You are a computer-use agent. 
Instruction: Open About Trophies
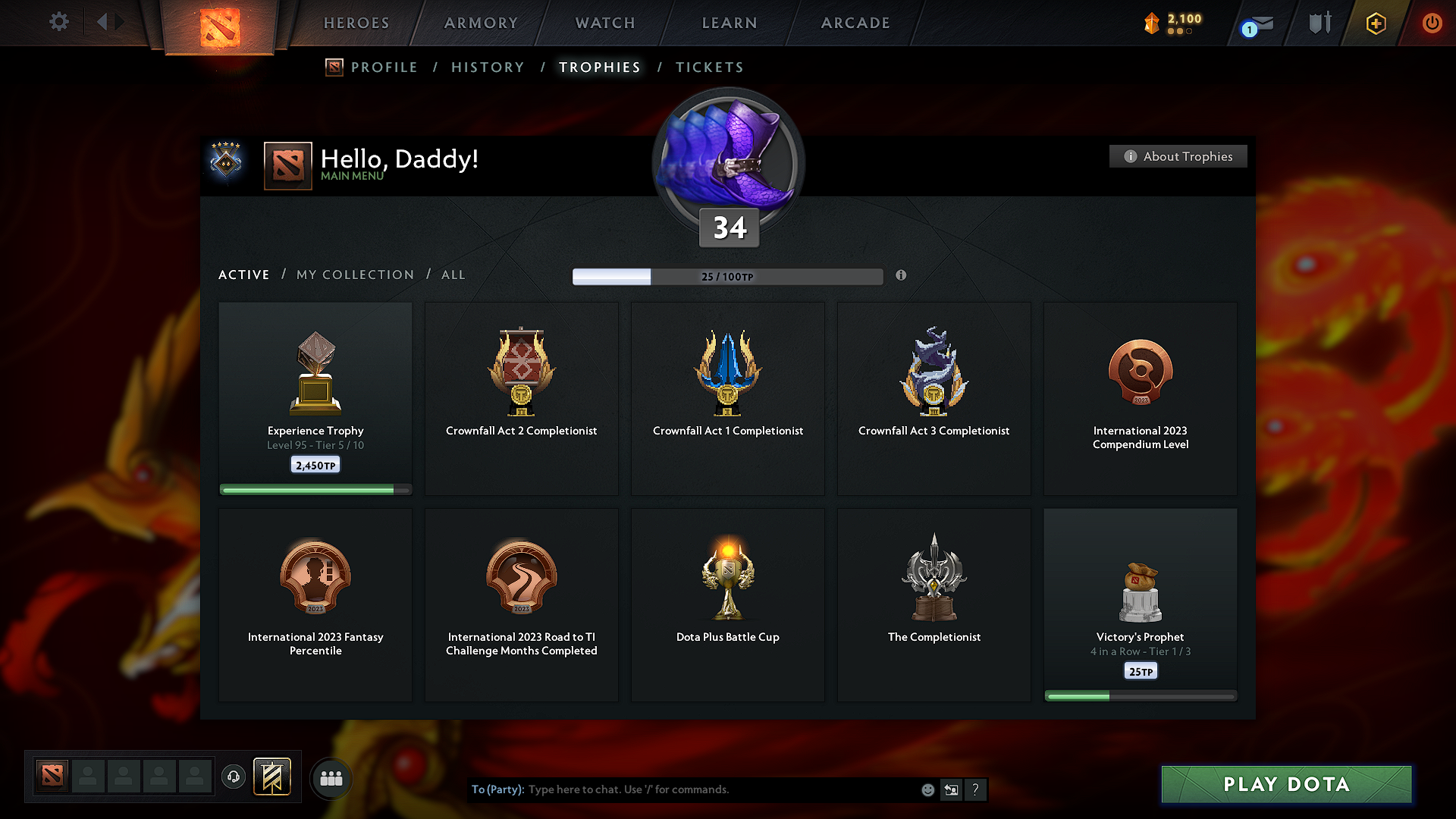(x=1178, y=156)
